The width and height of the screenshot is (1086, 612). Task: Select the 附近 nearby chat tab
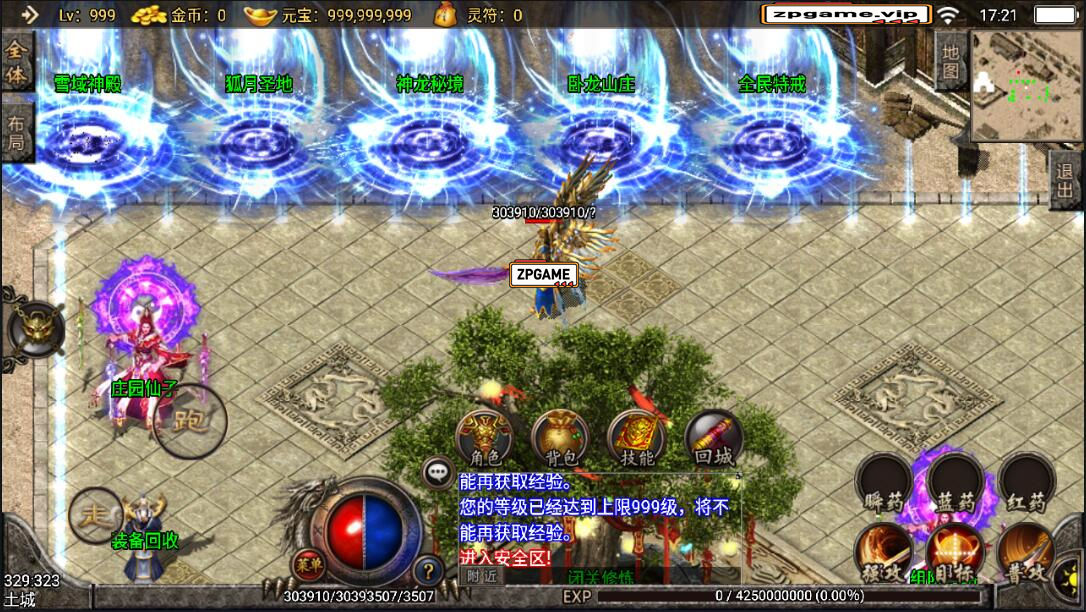[482, 576]
